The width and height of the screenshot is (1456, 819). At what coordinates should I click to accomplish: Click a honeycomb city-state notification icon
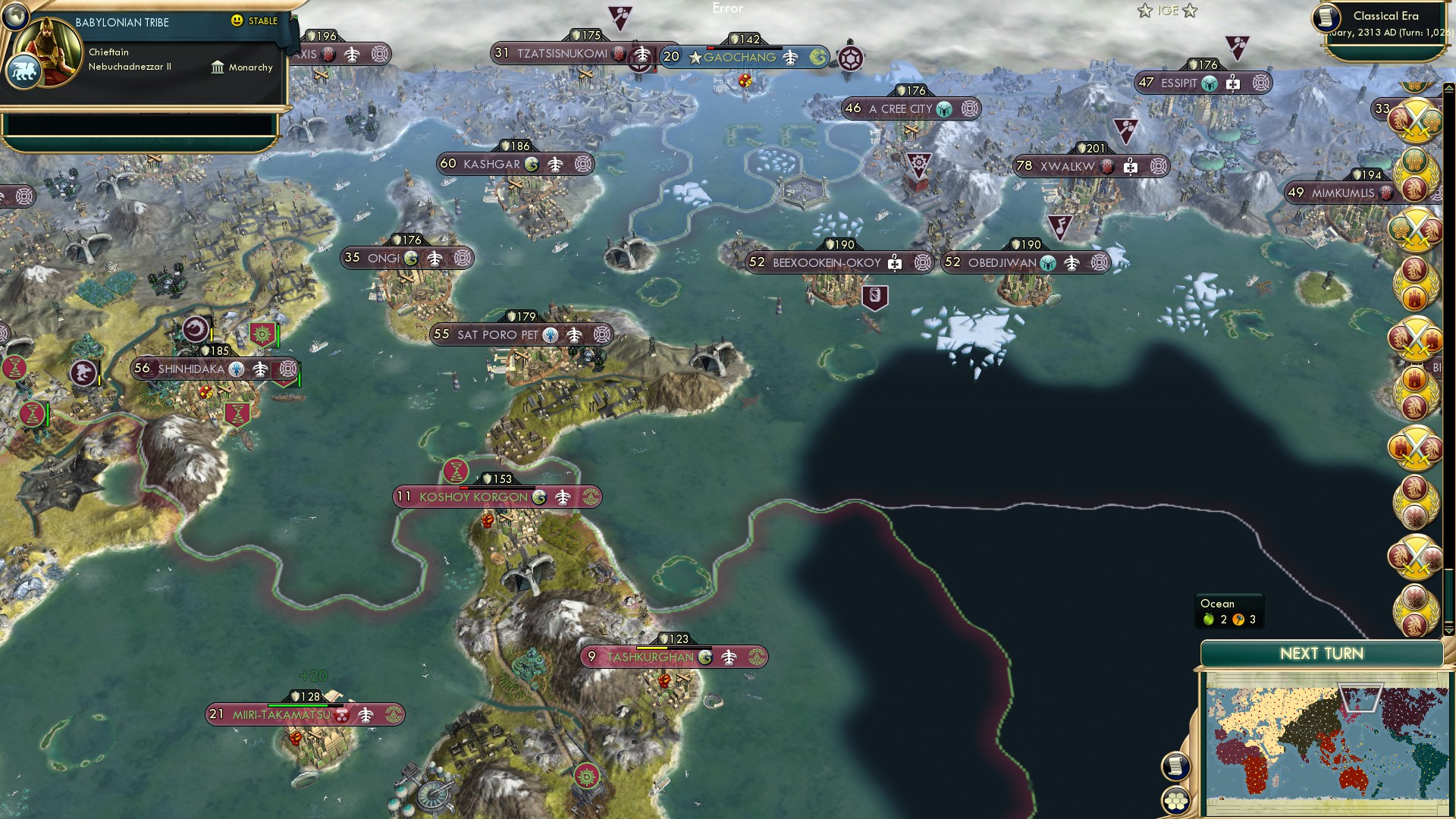point(1415,163)
